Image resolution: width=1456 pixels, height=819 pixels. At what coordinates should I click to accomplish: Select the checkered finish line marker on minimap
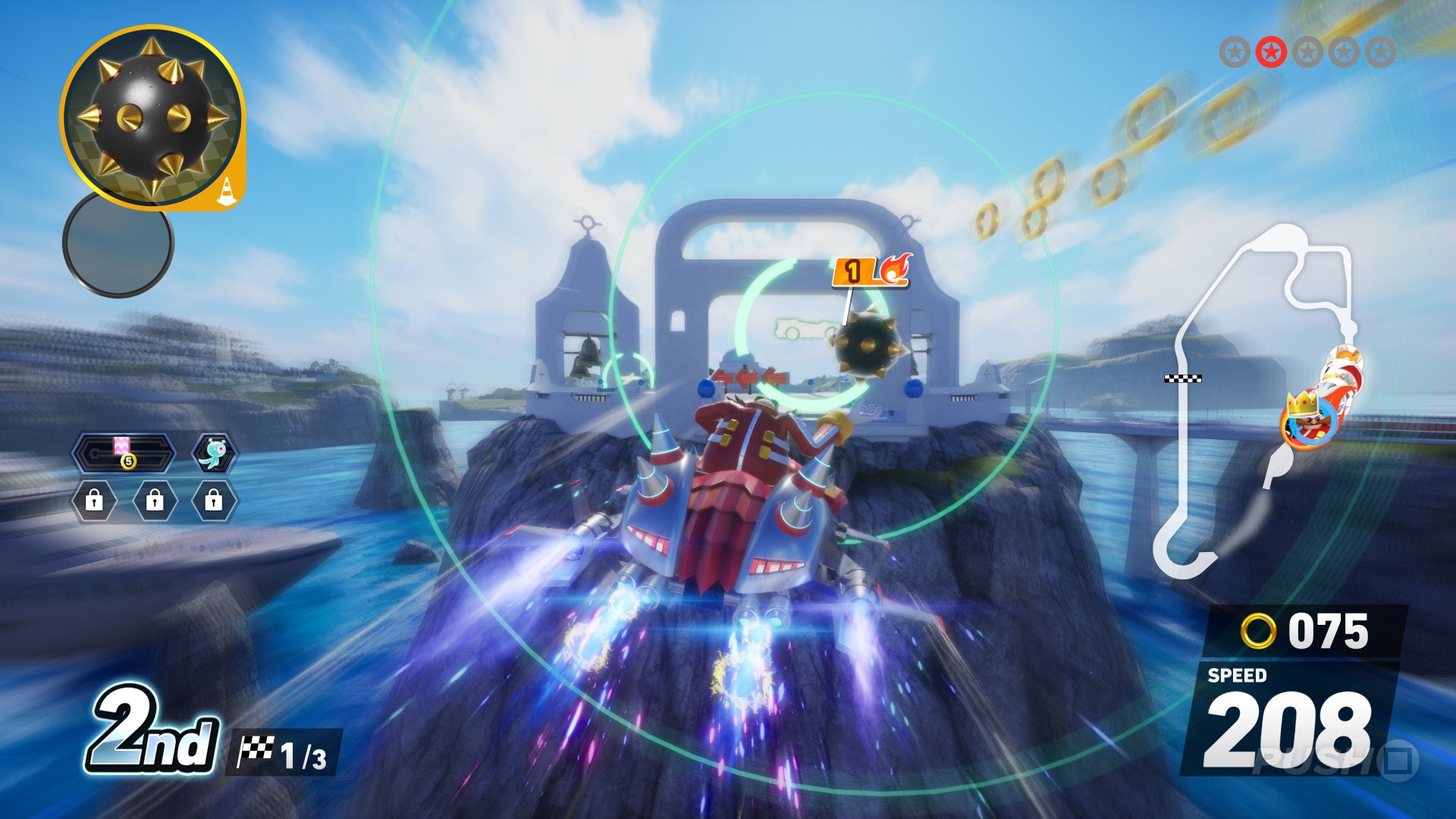pyautogui.click(x=1182, y=378)
